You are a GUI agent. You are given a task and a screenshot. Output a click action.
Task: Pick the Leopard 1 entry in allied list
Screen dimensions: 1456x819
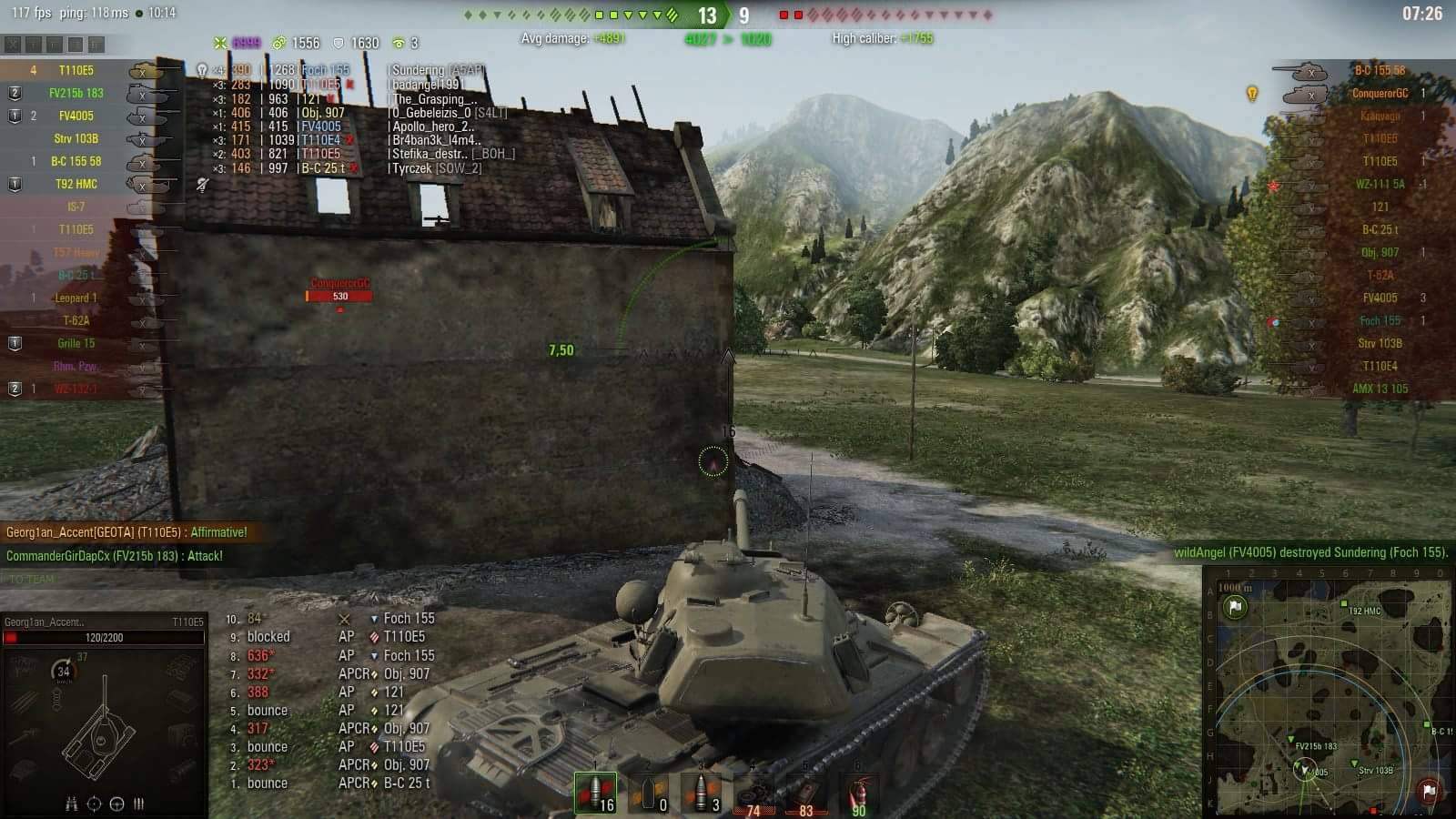click(x=76, y=298)
